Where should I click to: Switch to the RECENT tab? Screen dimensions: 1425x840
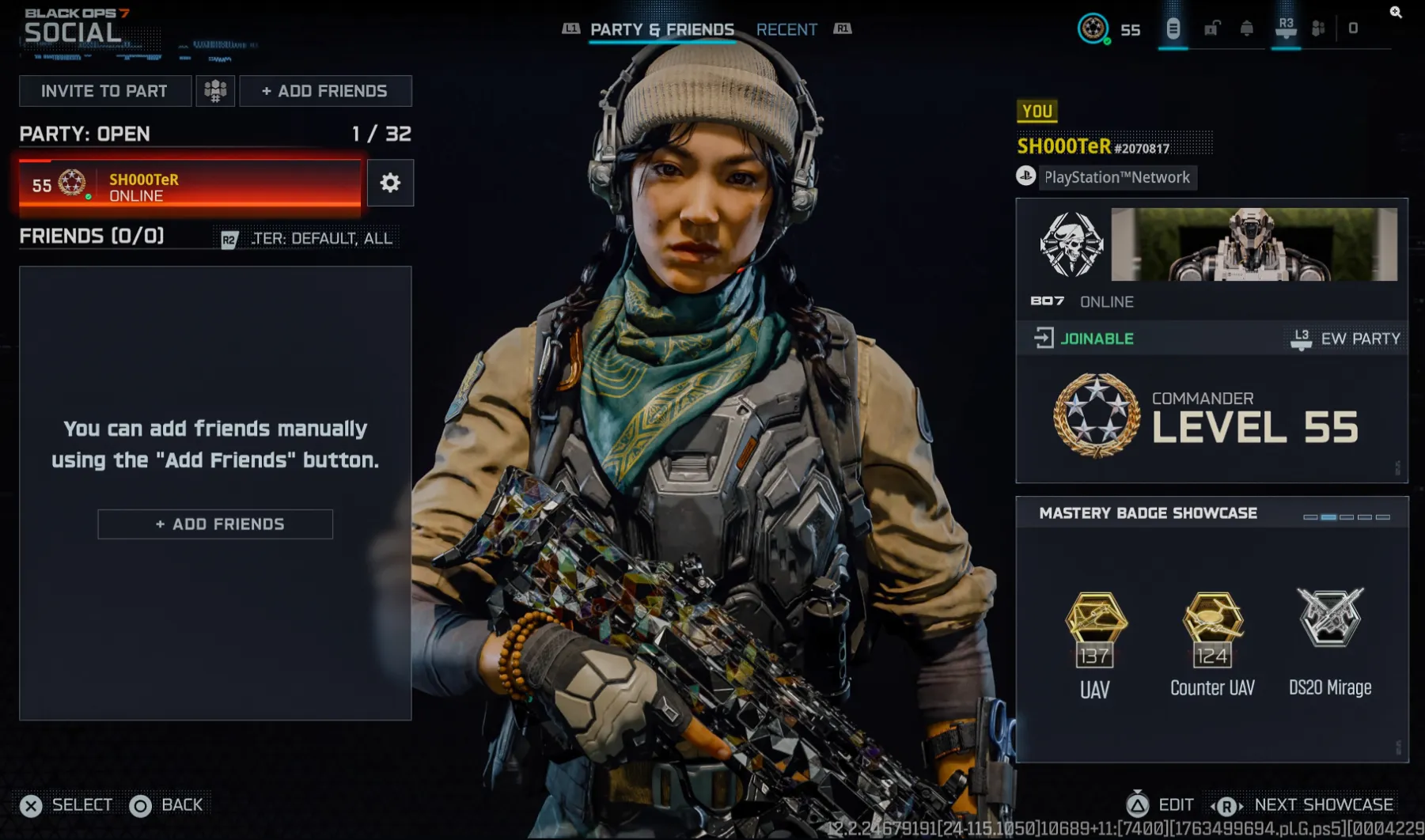pyautogui.click(x=787, y=29)
